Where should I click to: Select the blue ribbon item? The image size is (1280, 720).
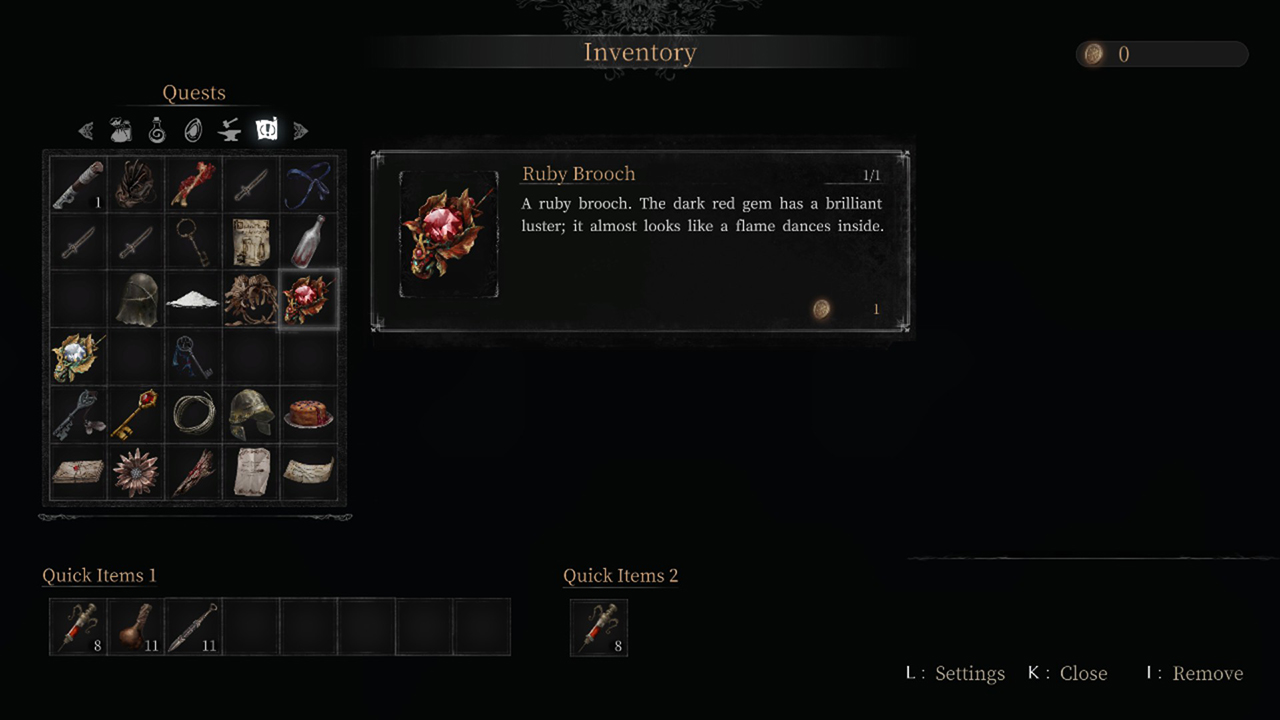[x=309, y=184]
